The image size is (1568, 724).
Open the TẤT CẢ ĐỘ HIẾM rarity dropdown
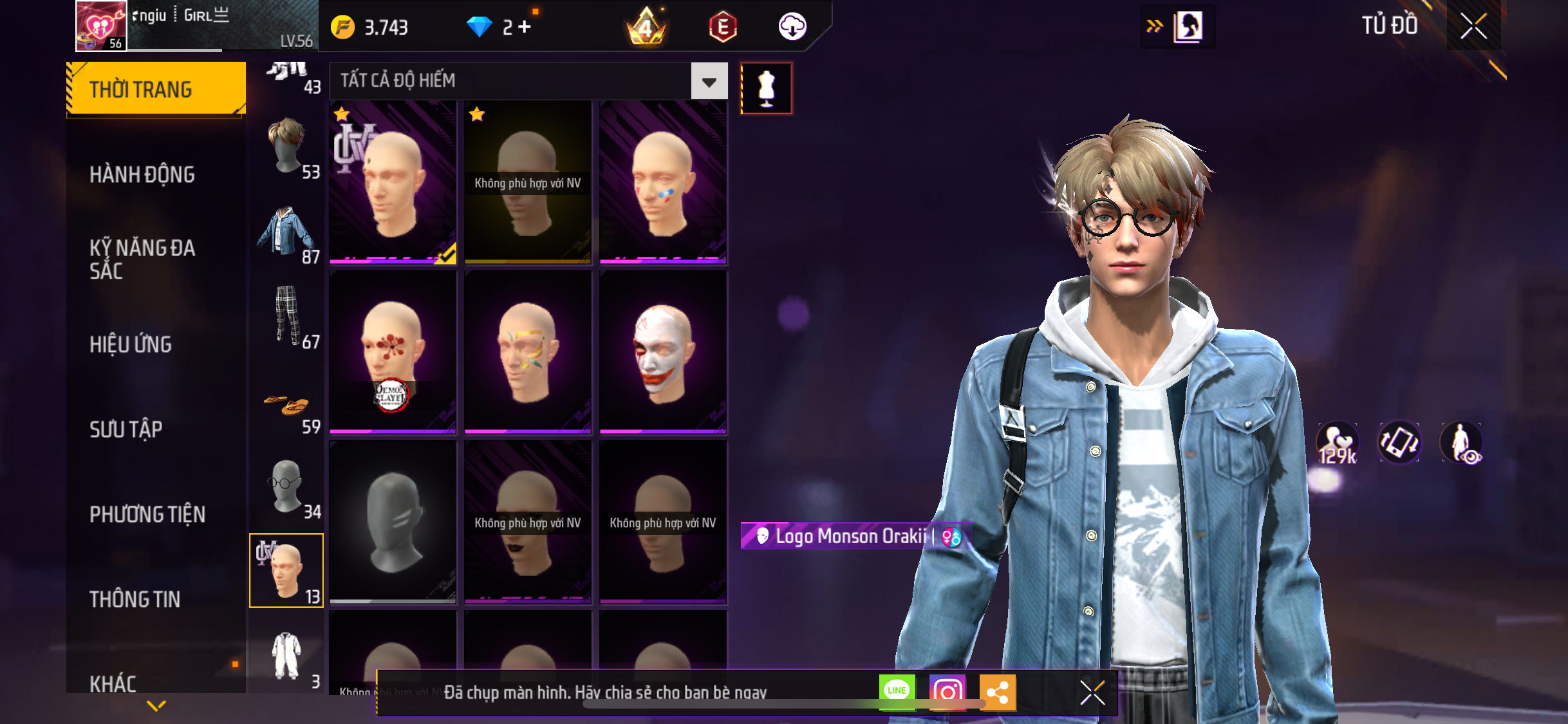709,81
